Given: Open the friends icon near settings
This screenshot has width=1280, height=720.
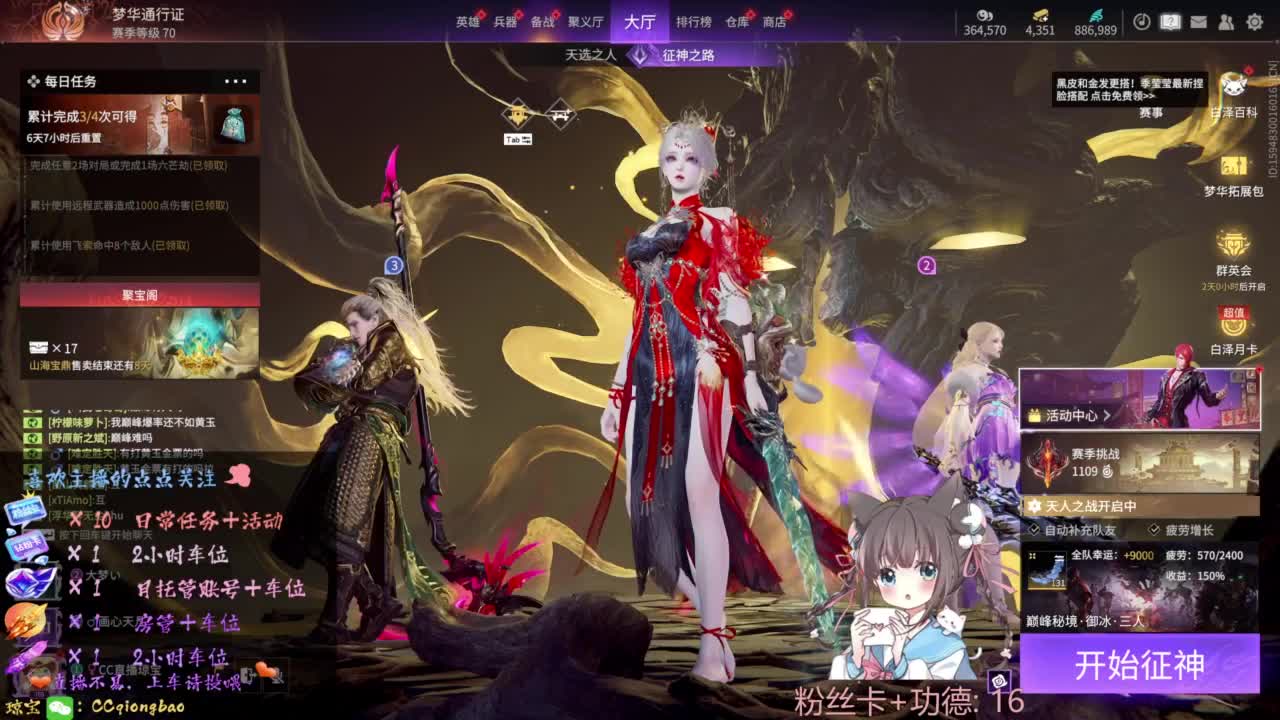Looking at the screenshot, I should (1227, 22).
